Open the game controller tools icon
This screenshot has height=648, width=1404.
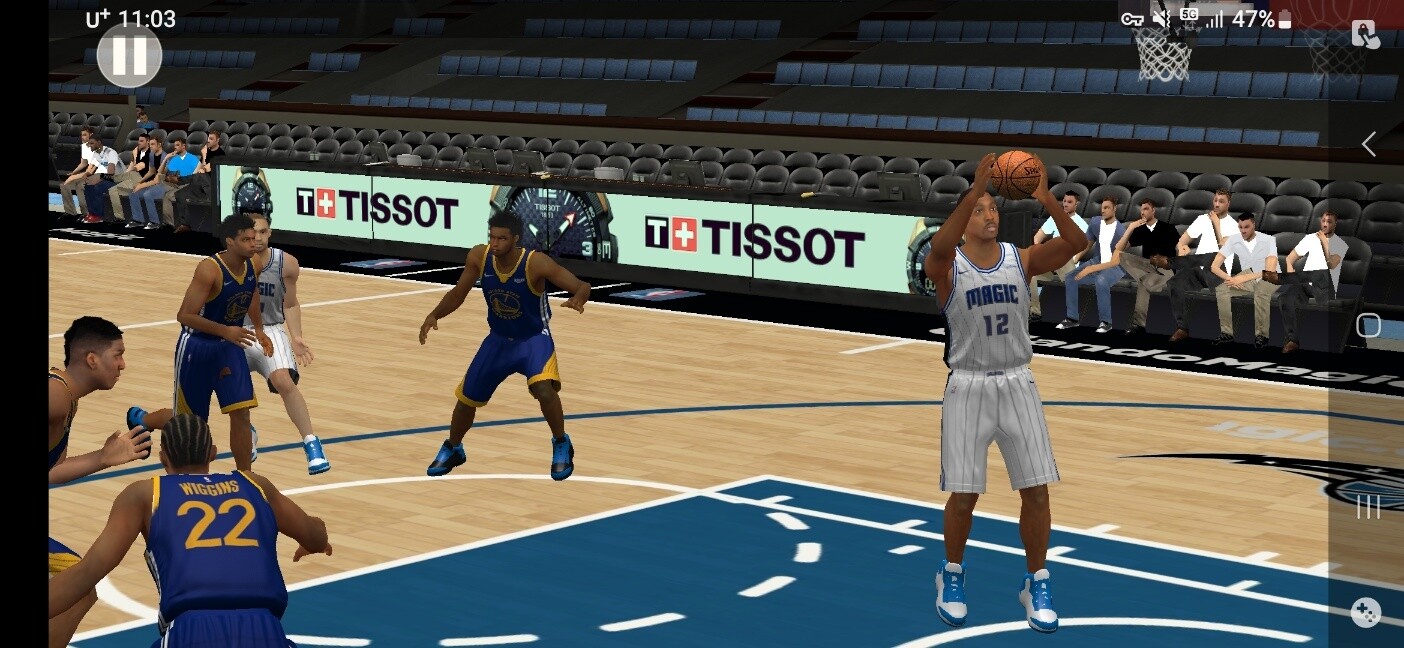pyautogui.click(x=1365, y=612)
